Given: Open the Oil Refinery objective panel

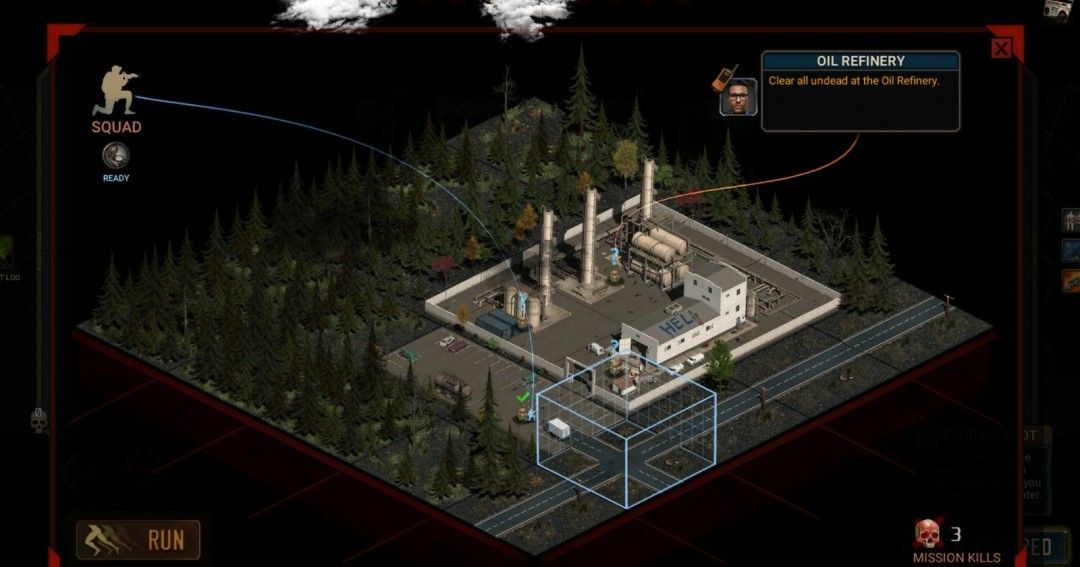Looking at the screenshot, I should click(x=860, y=91).
